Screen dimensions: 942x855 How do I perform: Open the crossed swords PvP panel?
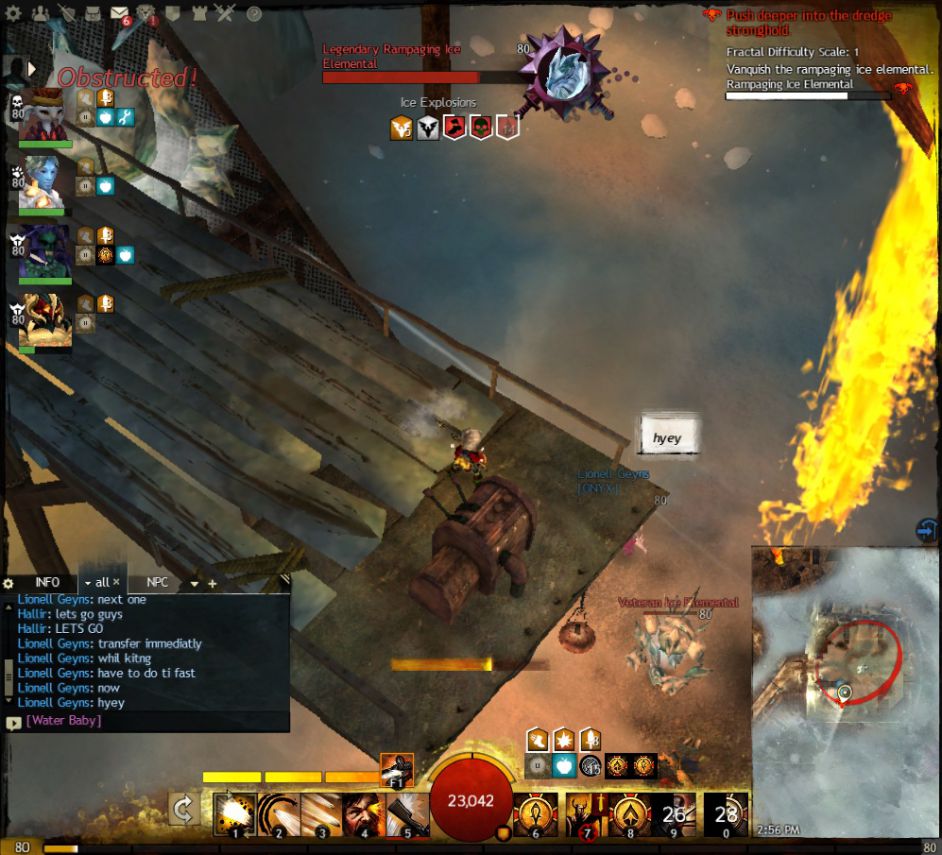pos(225,14)
